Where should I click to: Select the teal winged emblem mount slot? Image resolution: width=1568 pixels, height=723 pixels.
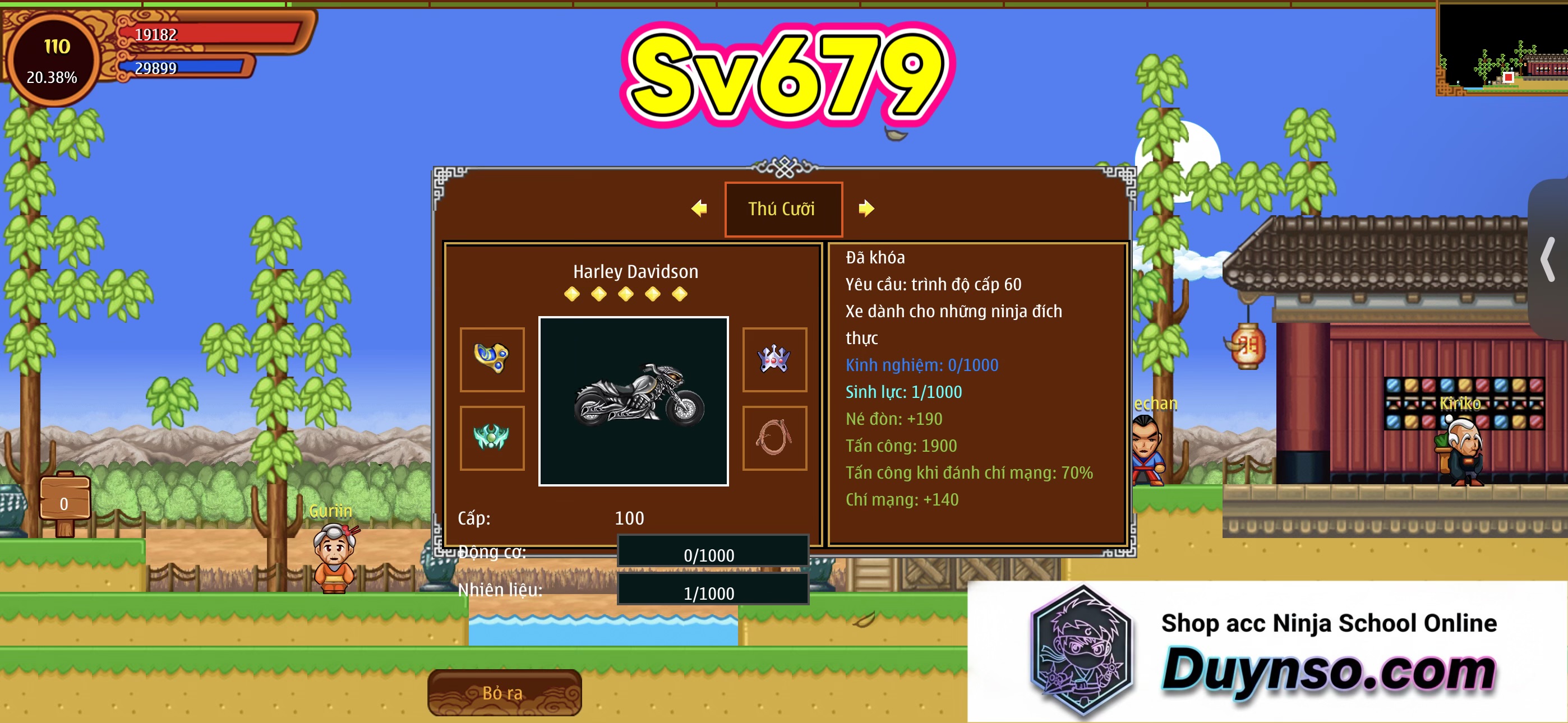pyautogui.click(x=492, y=438)
